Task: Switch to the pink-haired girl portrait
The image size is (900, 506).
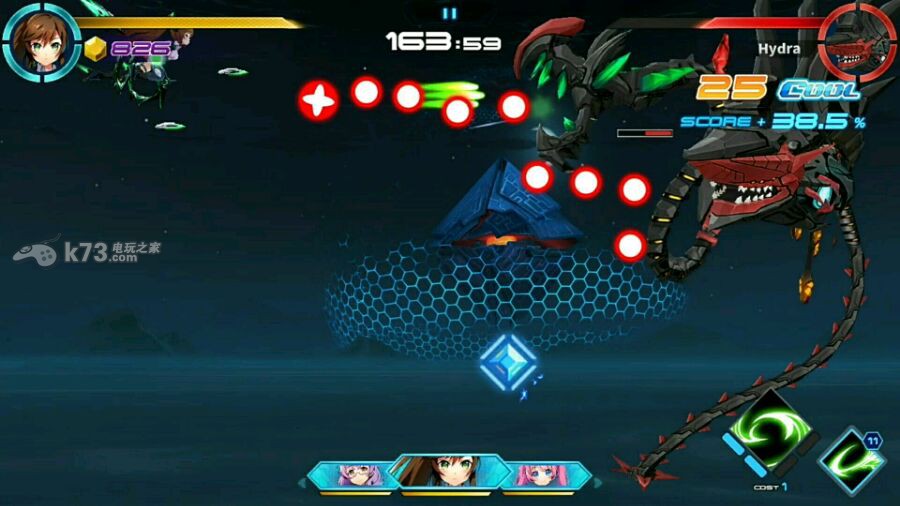Action: 545,475
